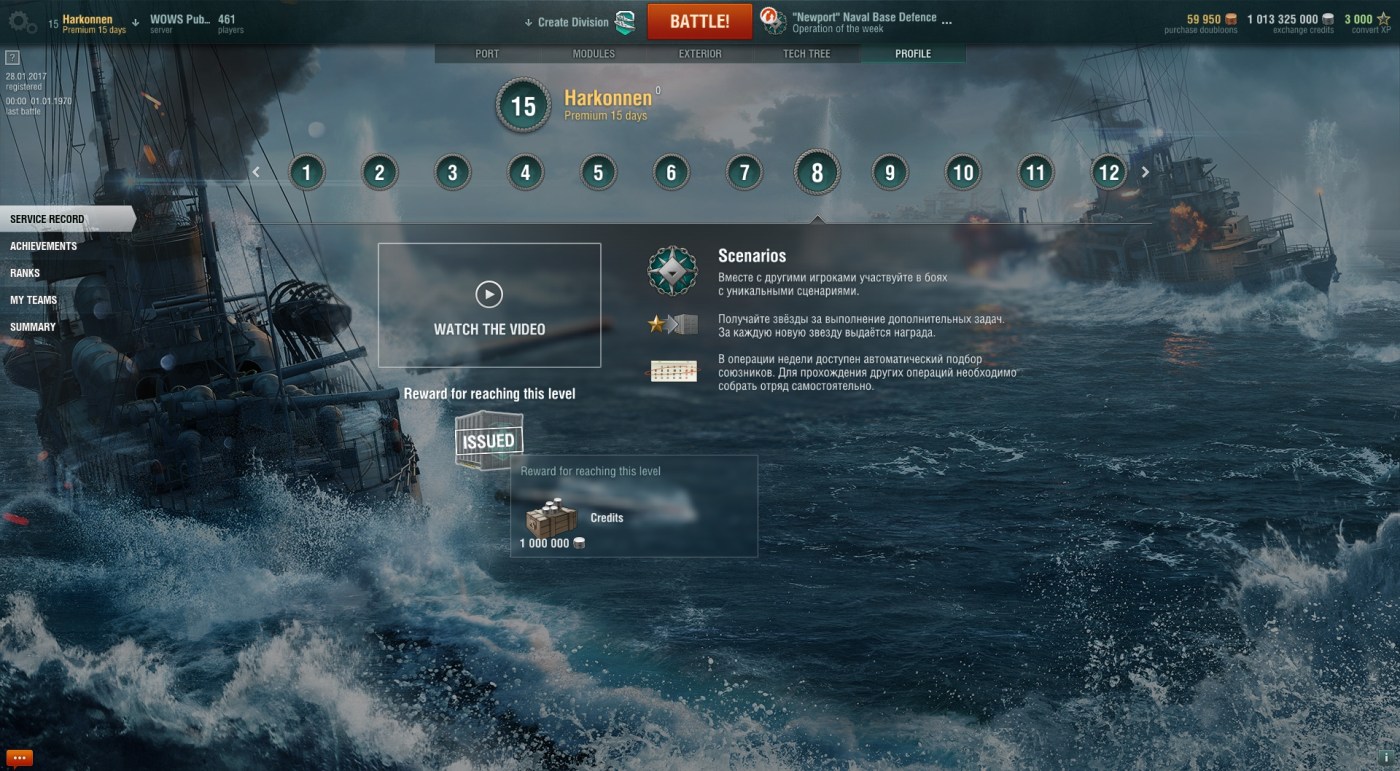Open the orange chat button
This screenshot has height=771, width=1400.
click(x=19, y=757)
